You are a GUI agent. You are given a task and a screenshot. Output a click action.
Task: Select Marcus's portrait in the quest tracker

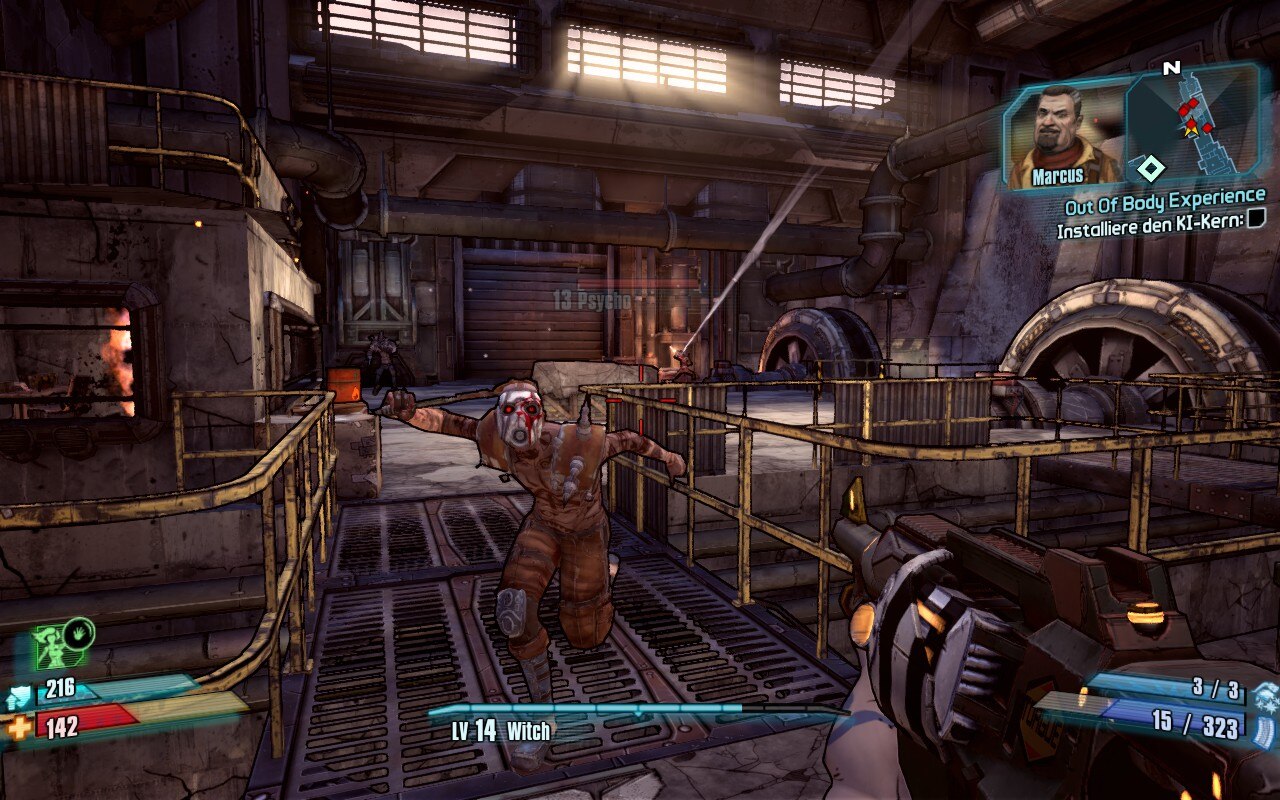[1063, 137]
